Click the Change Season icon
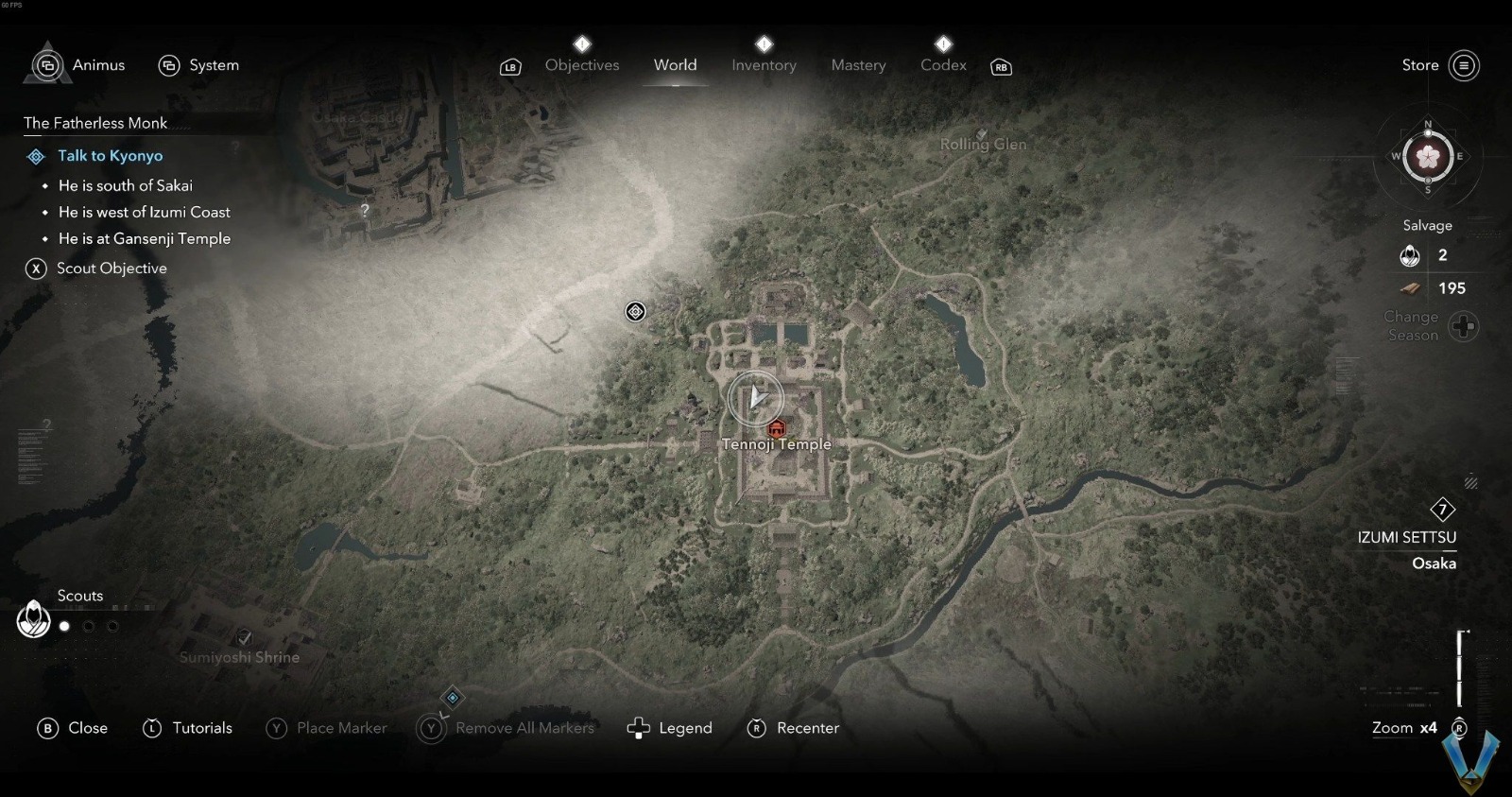This screenshot has height=797, width=1512. coord(1463,326)
